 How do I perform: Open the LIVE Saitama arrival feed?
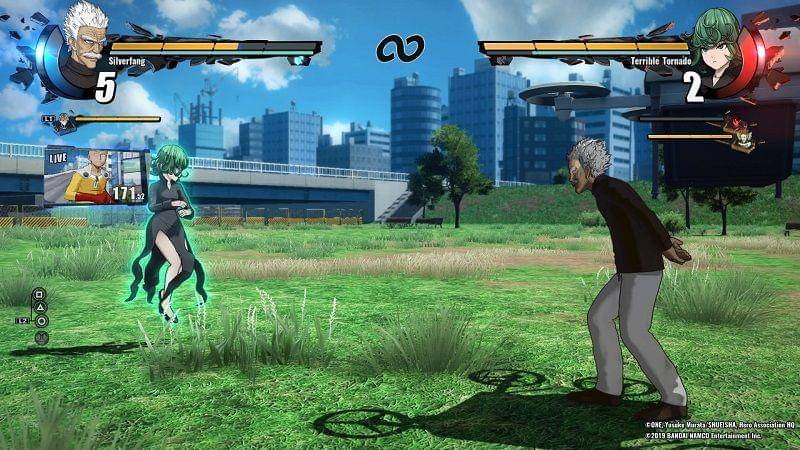[96, 175]
